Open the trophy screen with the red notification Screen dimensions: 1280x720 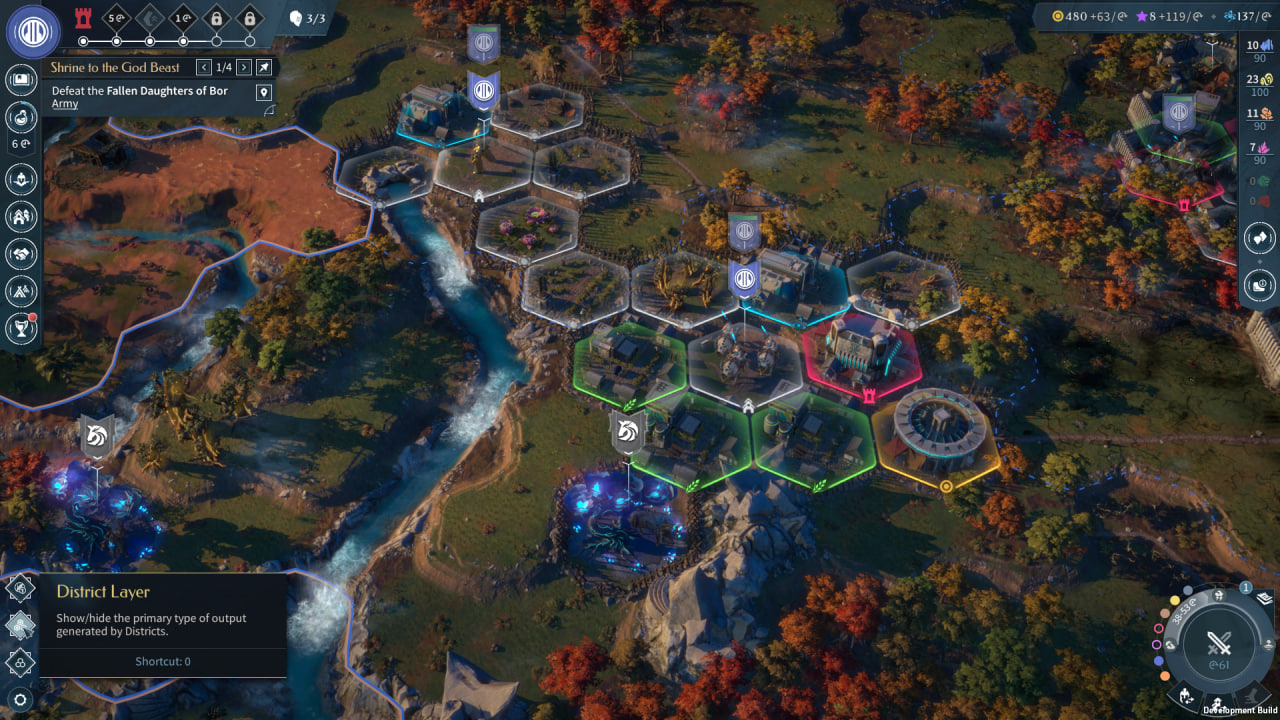(x=21, y=327)
